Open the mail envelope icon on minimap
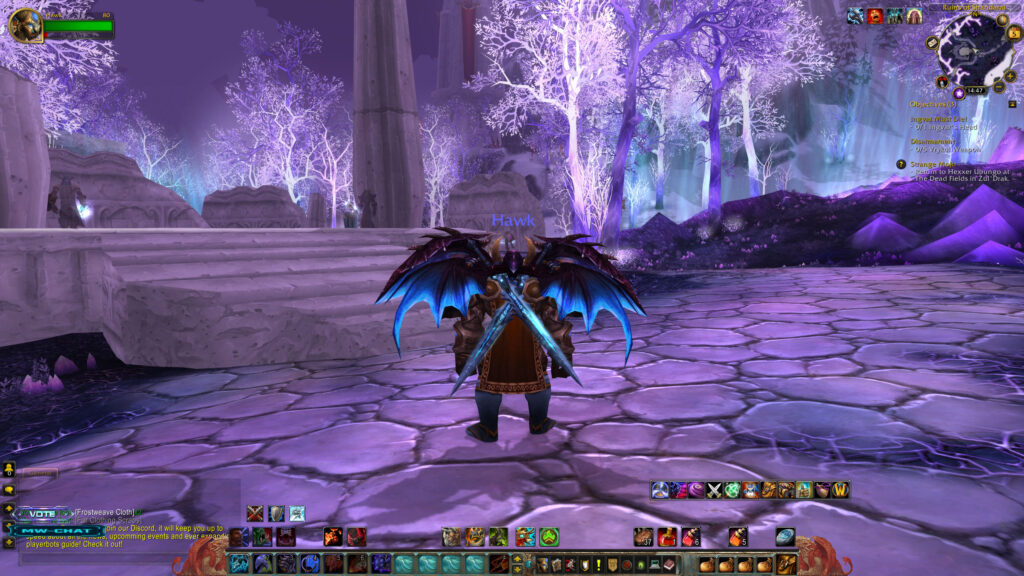This screenshot has height=576, width=1024. pos(932,44)
